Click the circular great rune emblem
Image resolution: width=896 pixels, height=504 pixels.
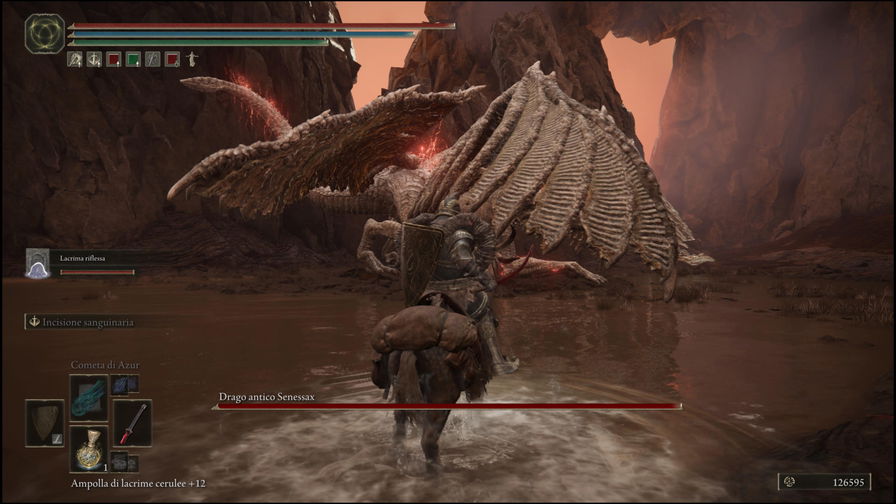tap(44, 33)
